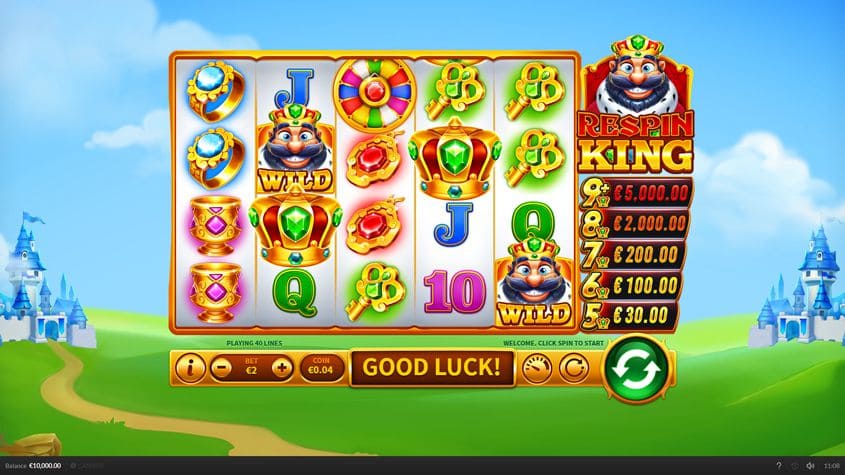Image resolution: width=845 pixels, height=475 pixels.
Task: Open the coin value selector
Action: (322, 368)
